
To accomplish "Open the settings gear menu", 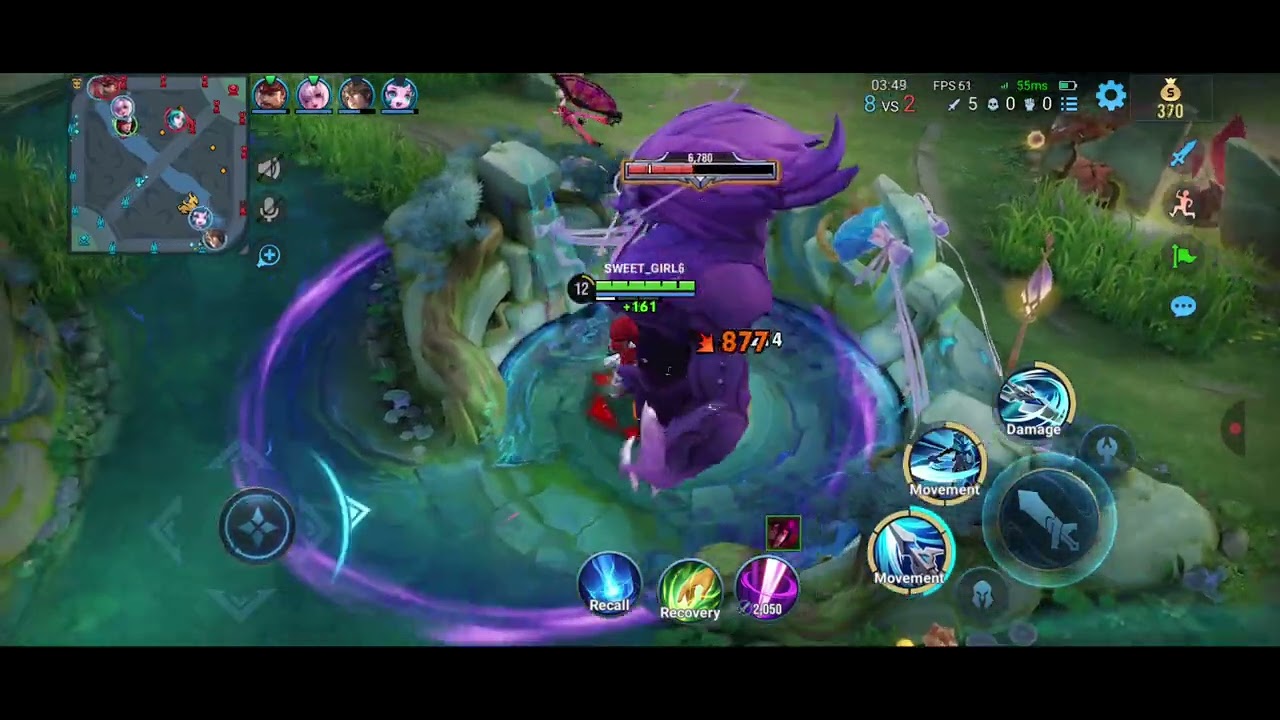I will [x=1111, y=96].
